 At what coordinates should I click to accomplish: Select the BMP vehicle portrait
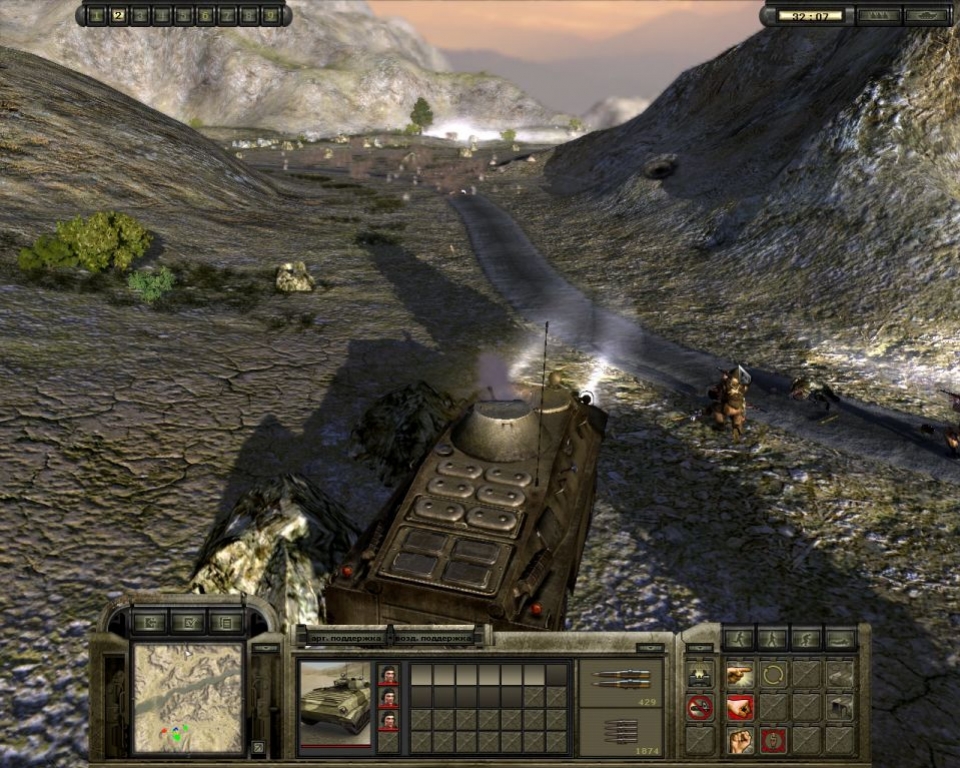(x=335, y=704)
